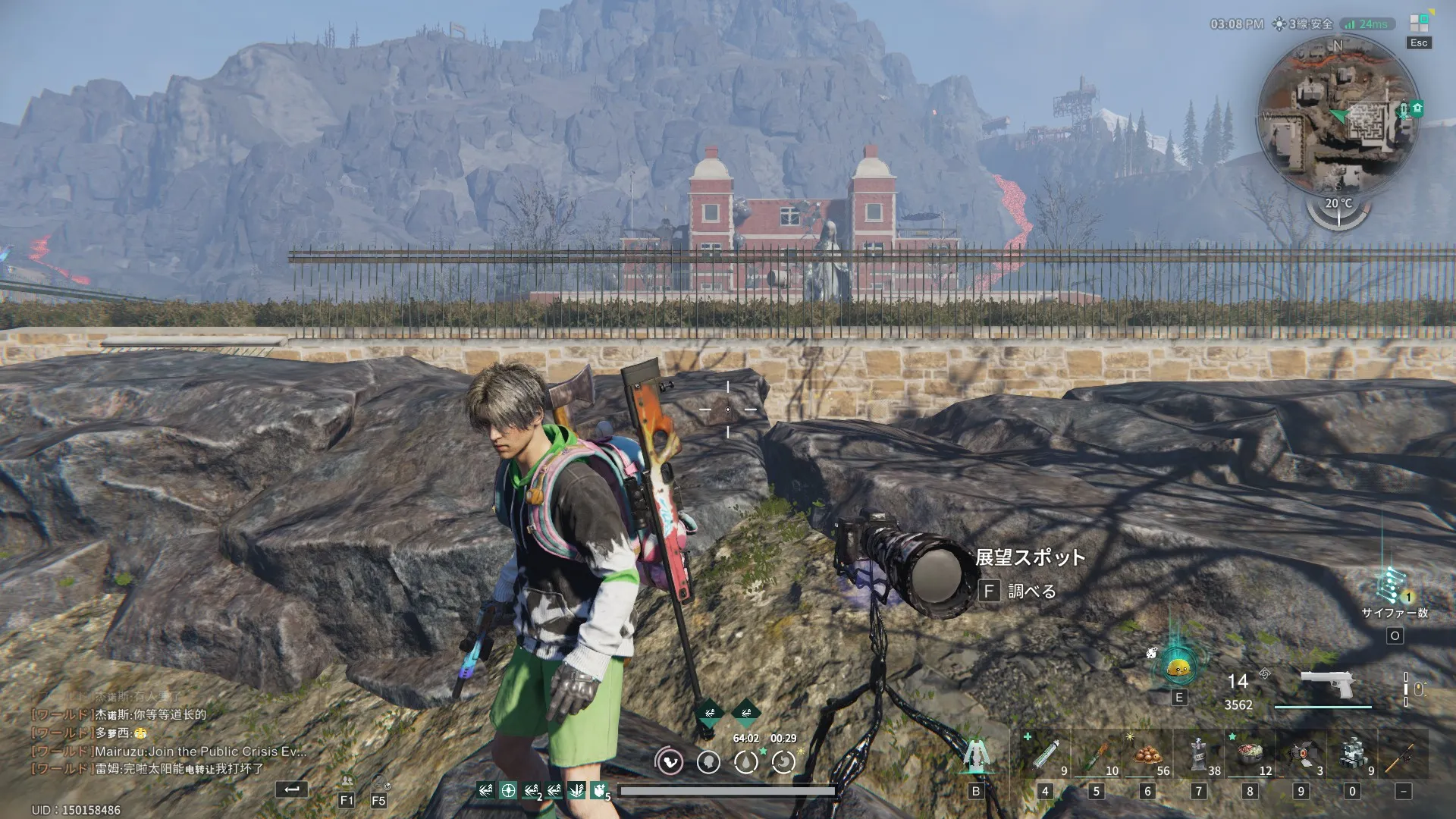Select the salad bowl food slot
Image resolution: width=1456 pixels, height=819 pixels.
pyautogui.click(x=1249, y=754)
